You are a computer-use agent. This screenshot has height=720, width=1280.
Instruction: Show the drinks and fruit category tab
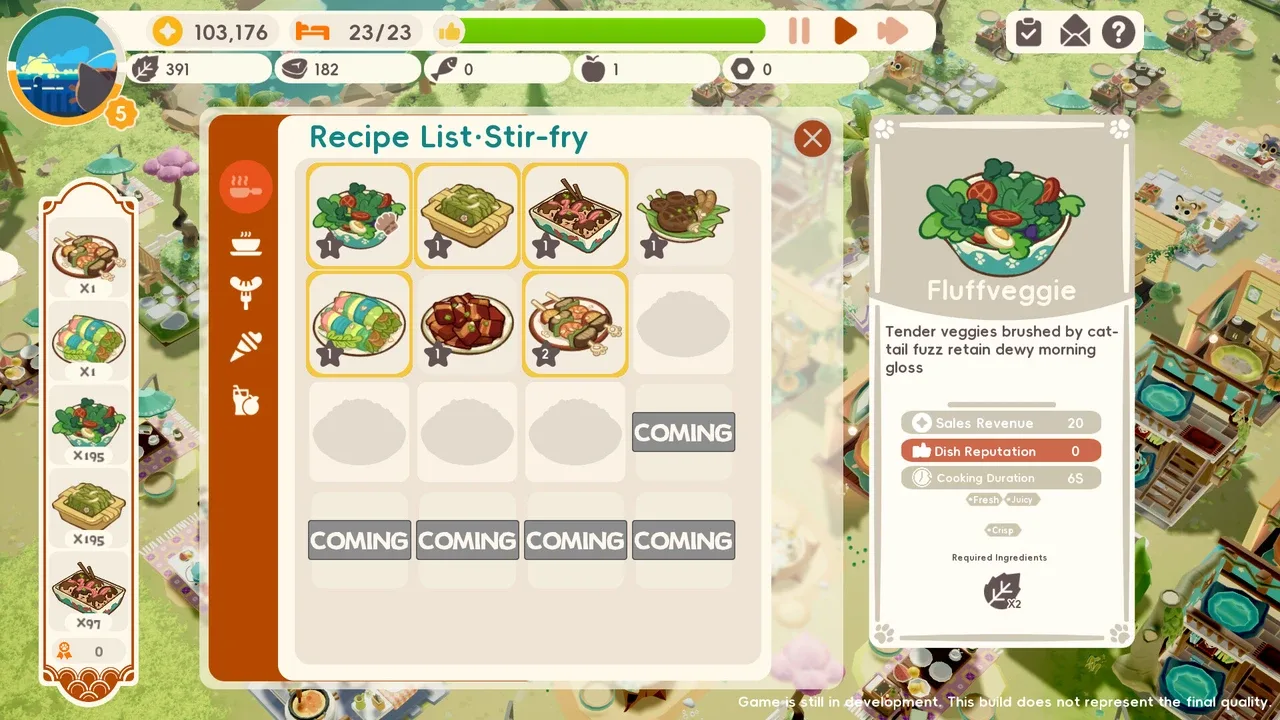[245, 400]
